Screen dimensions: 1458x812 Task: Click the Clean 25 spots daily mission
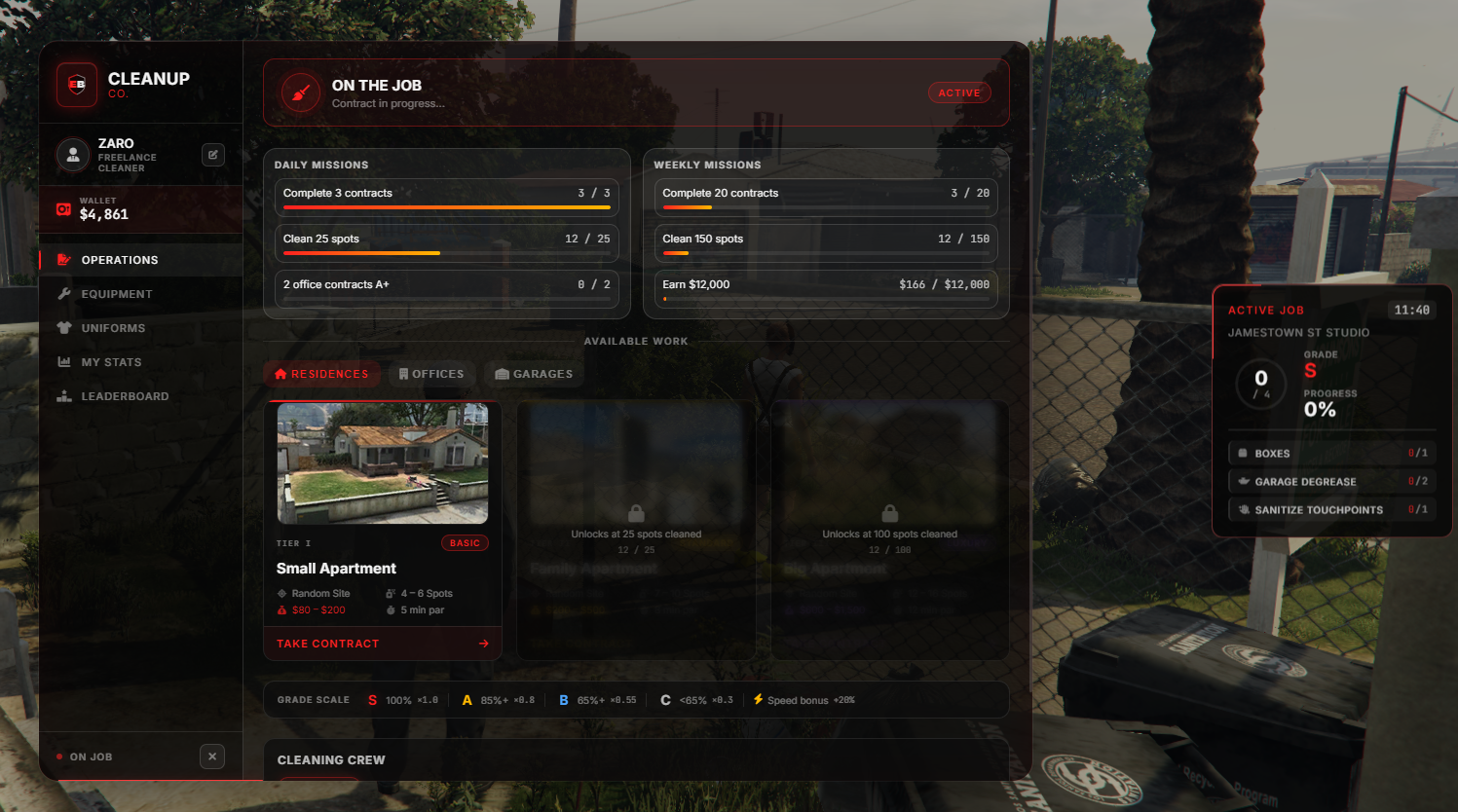[x=446, y=240]
